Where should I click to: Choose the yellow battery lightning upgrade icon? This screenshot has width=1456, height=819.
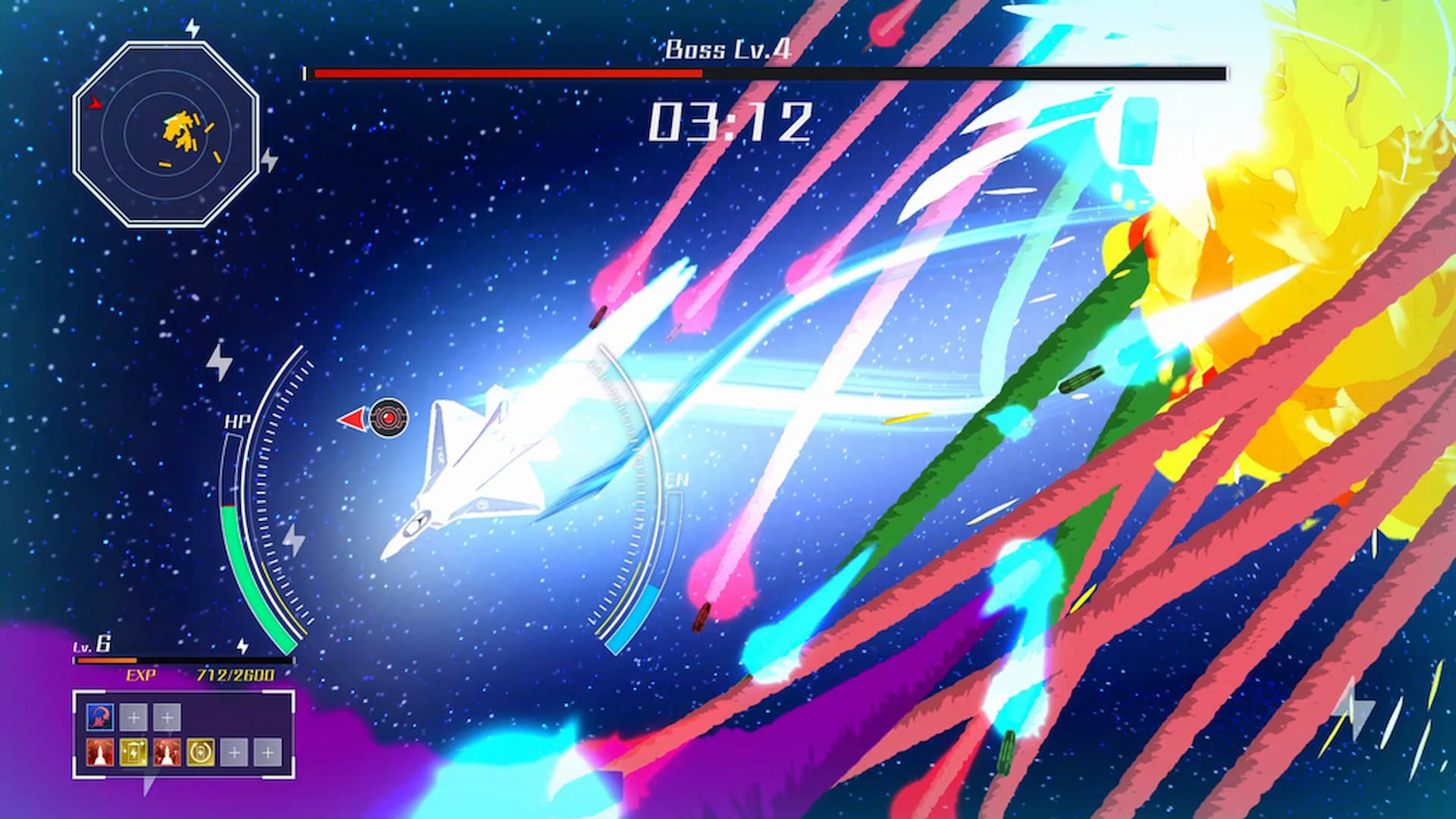coord(133,752)
